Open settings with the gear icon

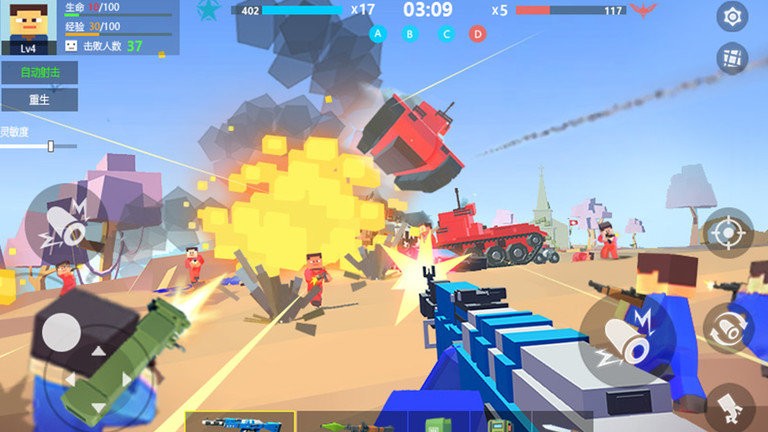pyautogui.click(x=733, y=16)
